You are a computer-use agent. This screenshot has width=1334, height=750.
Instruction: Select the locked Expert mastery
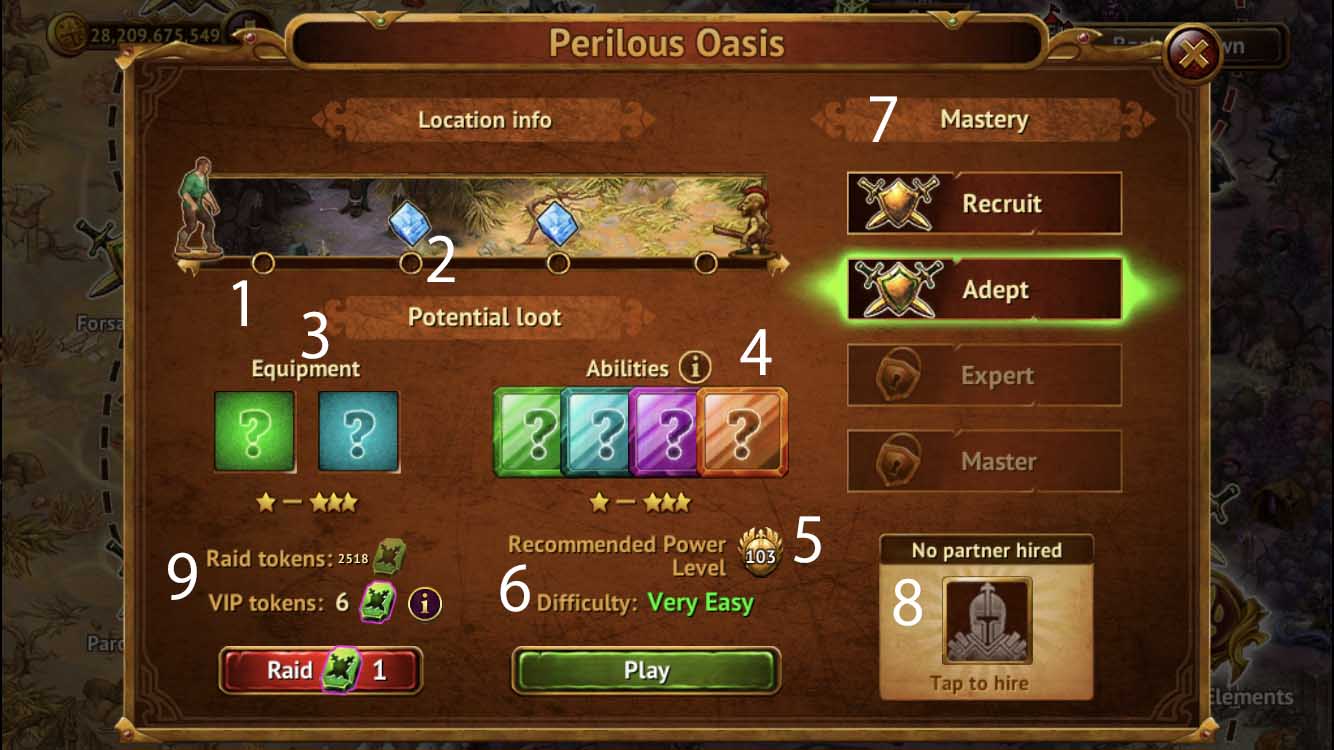[x=984, y=376]
